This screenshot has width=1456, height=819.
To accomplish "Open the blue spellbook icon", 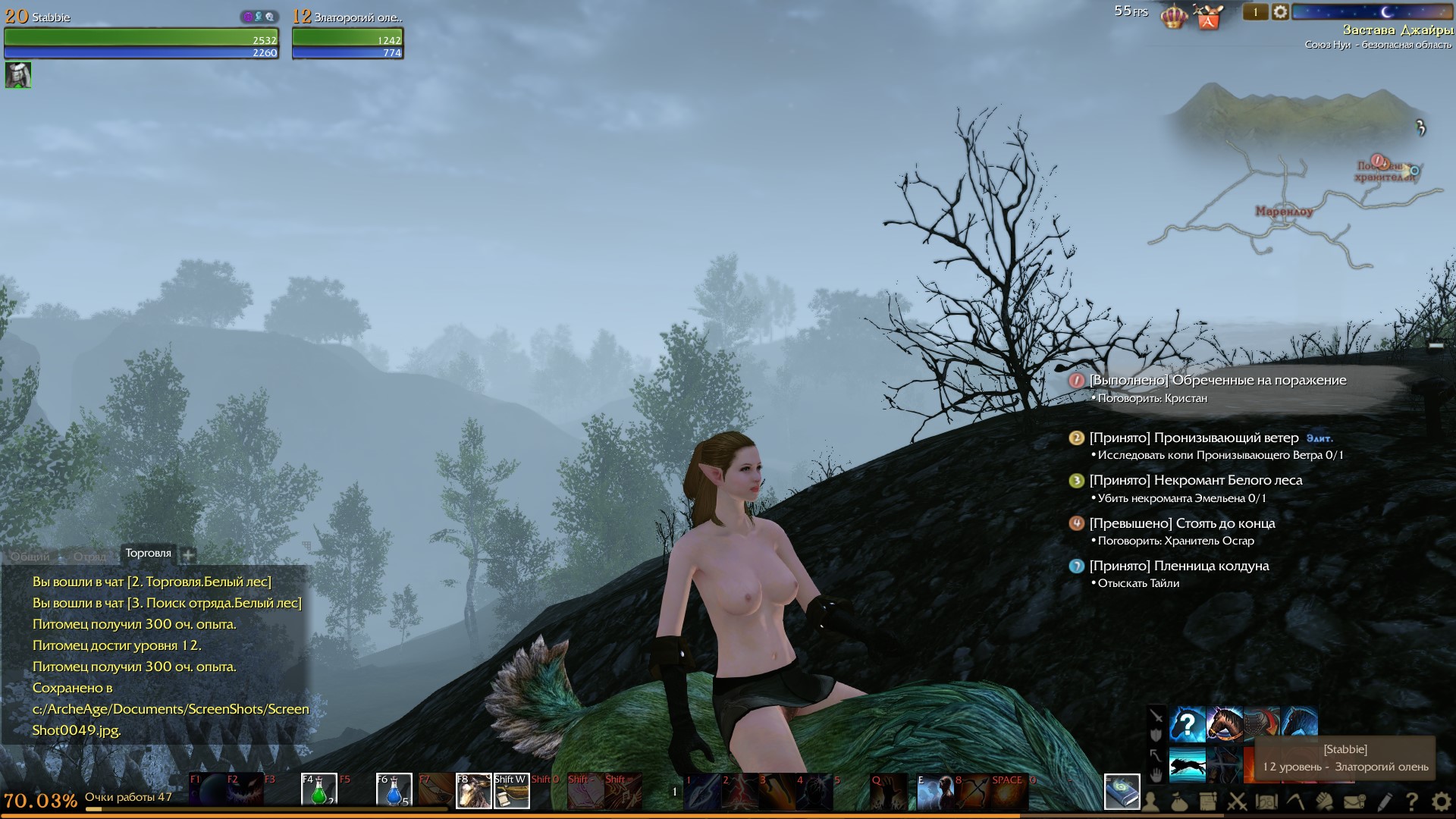I will (1122, 792).
